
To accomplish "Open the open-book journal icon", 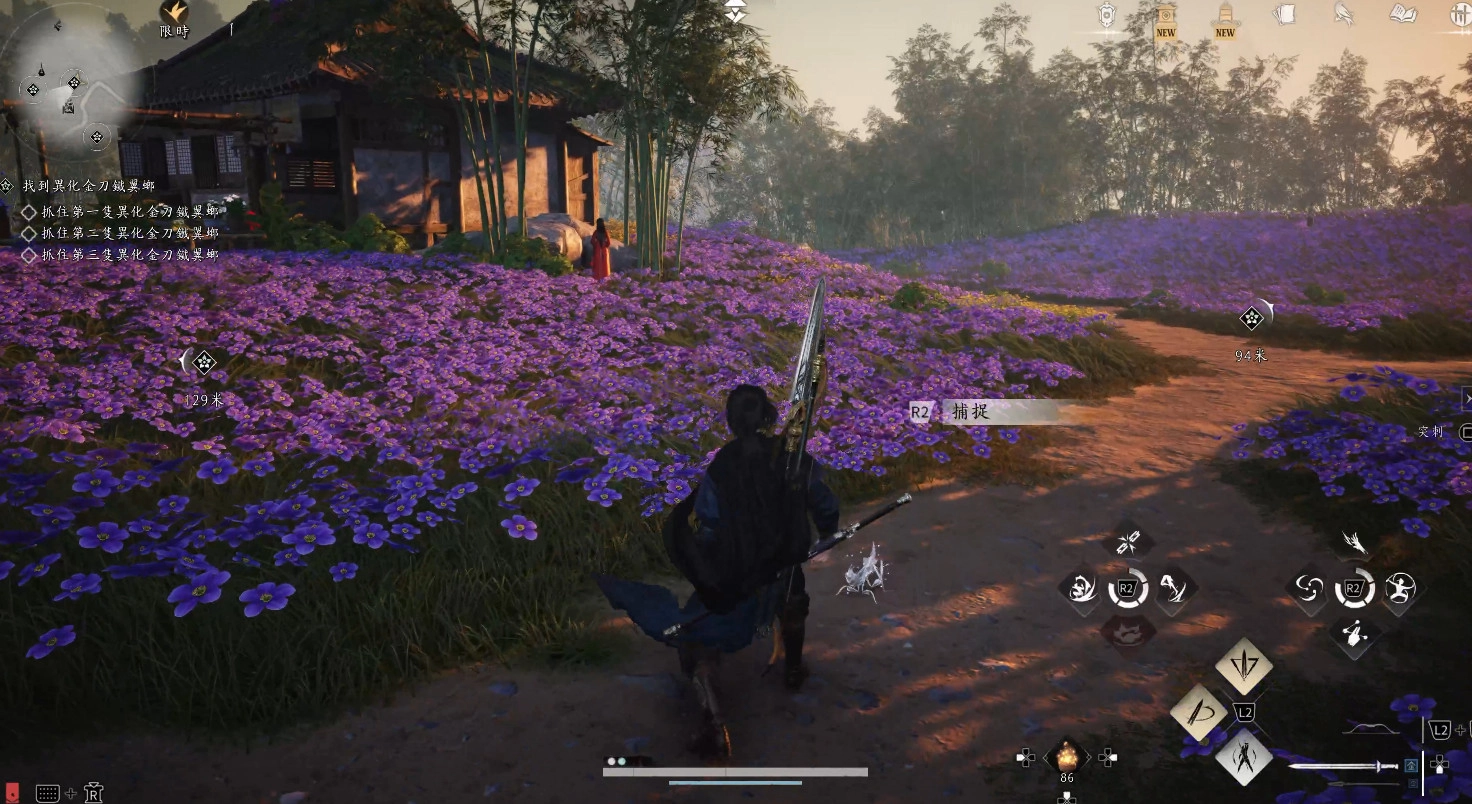I will pos(1403,14).
